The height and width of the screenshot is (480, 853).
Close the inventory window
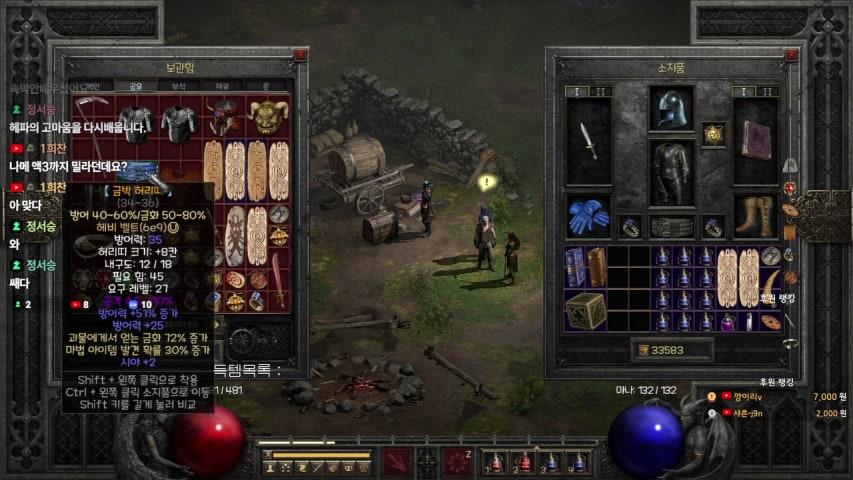[795, 56]
